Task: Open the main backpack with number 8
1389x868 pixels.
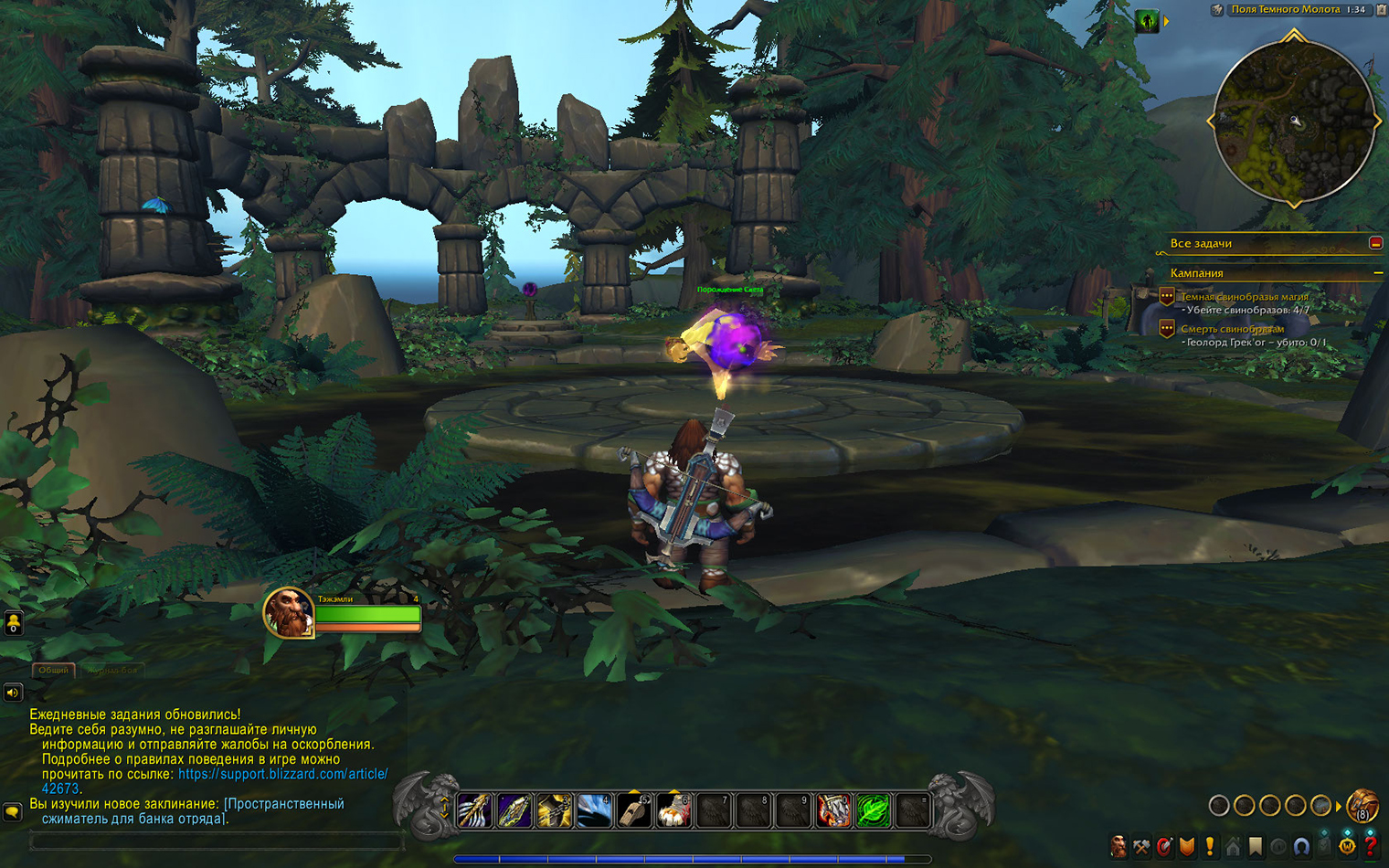Action: coord(1362,805)
